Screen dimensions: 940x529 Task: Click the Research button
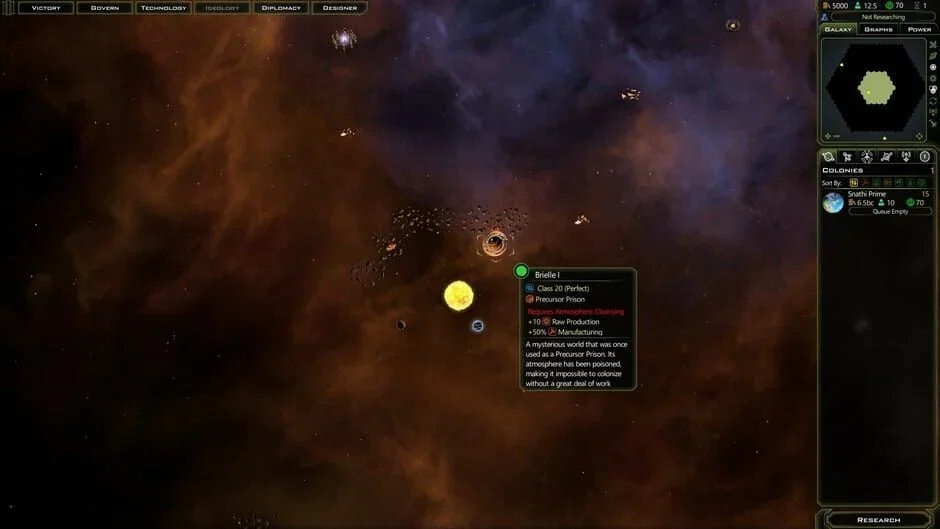click(878, 520)
